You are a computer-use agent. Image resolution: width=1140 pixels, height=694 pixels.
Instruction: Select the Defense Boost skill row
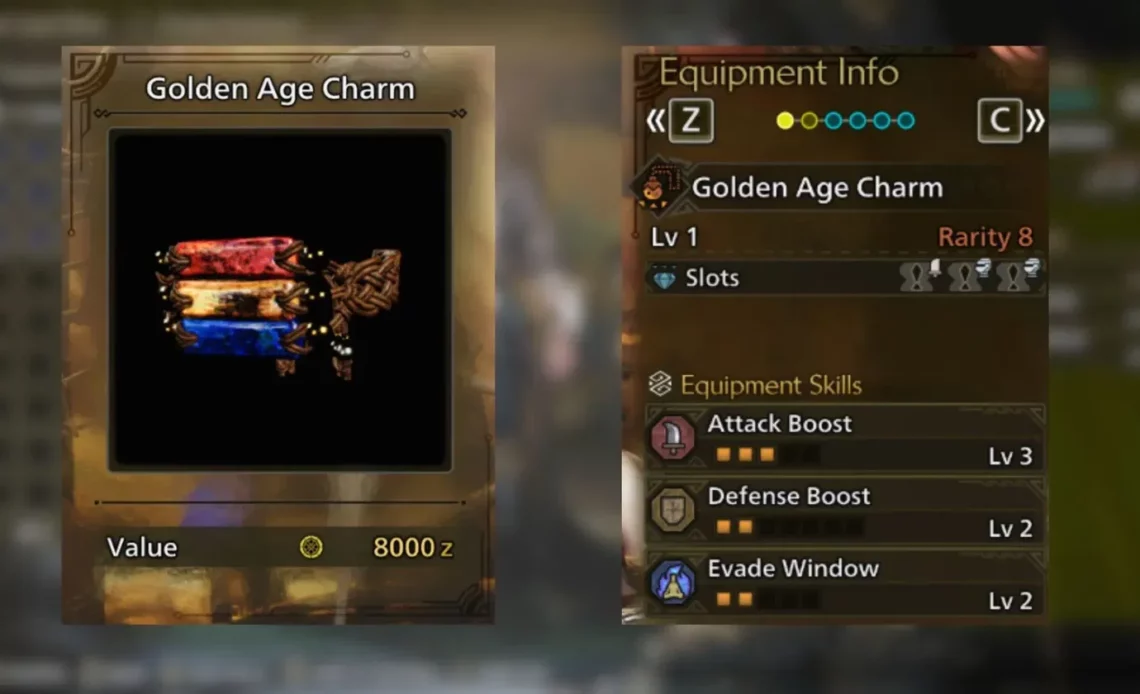pyautogui.click(x=845, y=512)
